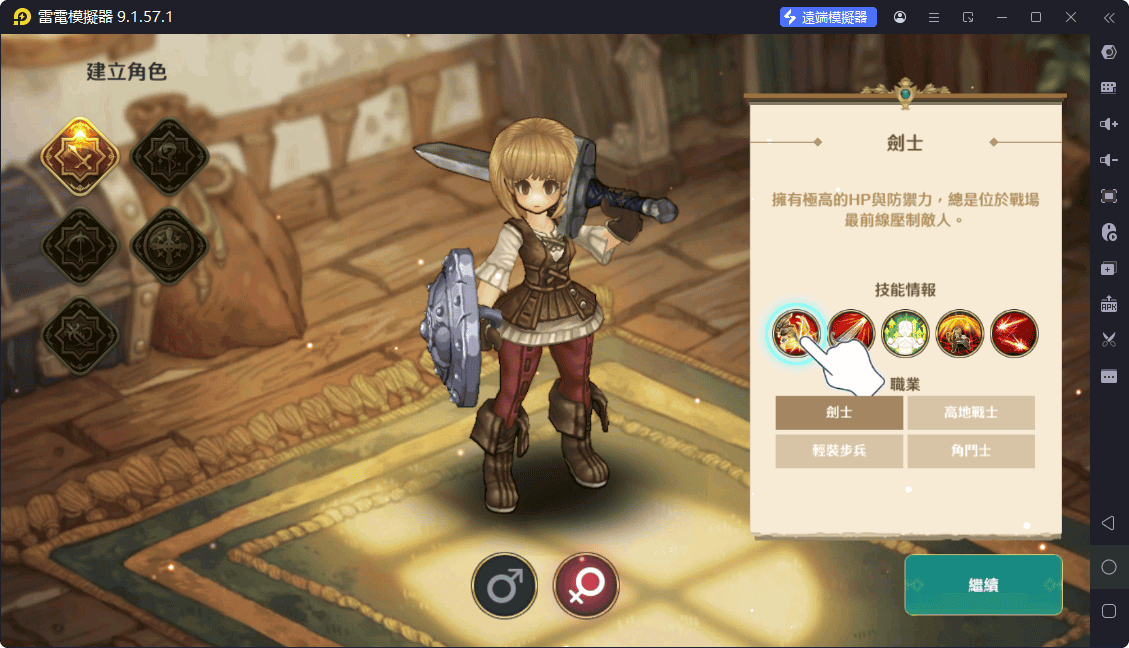
Task: Select the 角鬥士 job button
Action: click(x=971, y=451)
